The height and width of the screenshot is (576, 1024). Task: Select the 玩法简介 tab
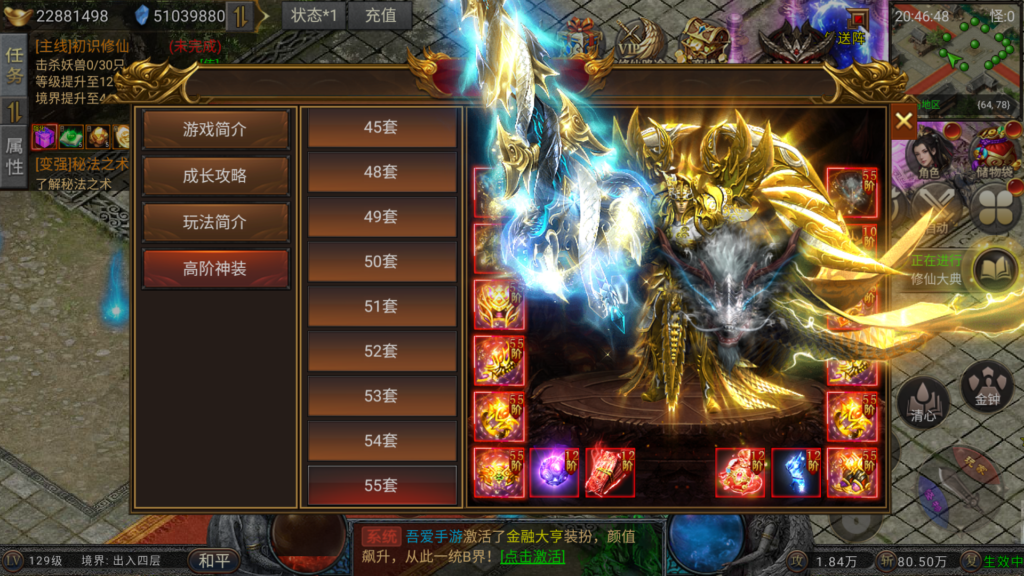[x=215, y=222]
